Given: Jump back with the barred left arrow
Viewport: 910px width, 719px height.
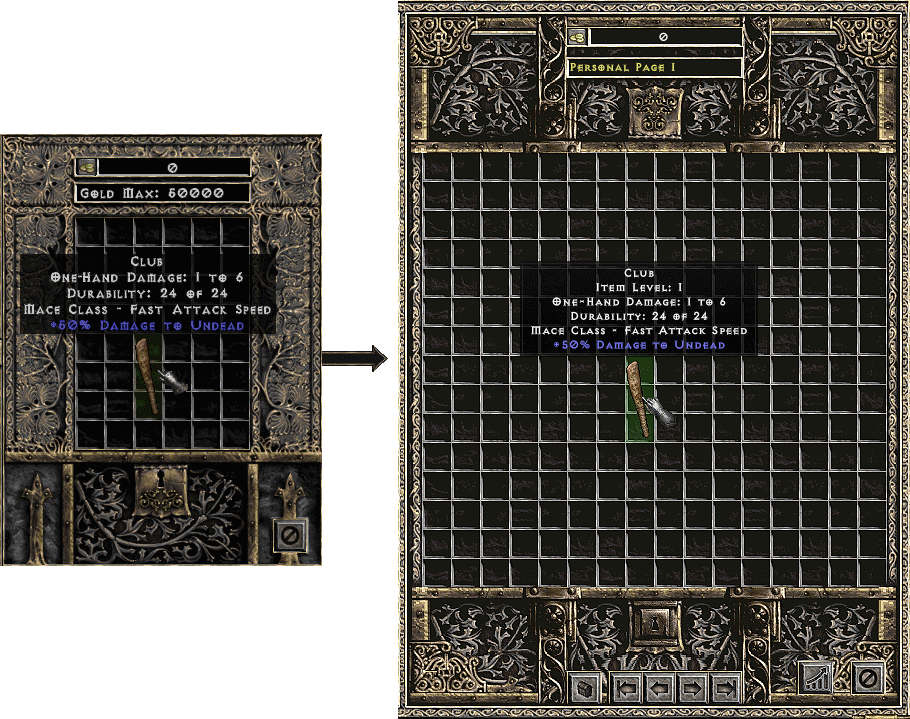Looking at the screenshot, I should [626, 688].
